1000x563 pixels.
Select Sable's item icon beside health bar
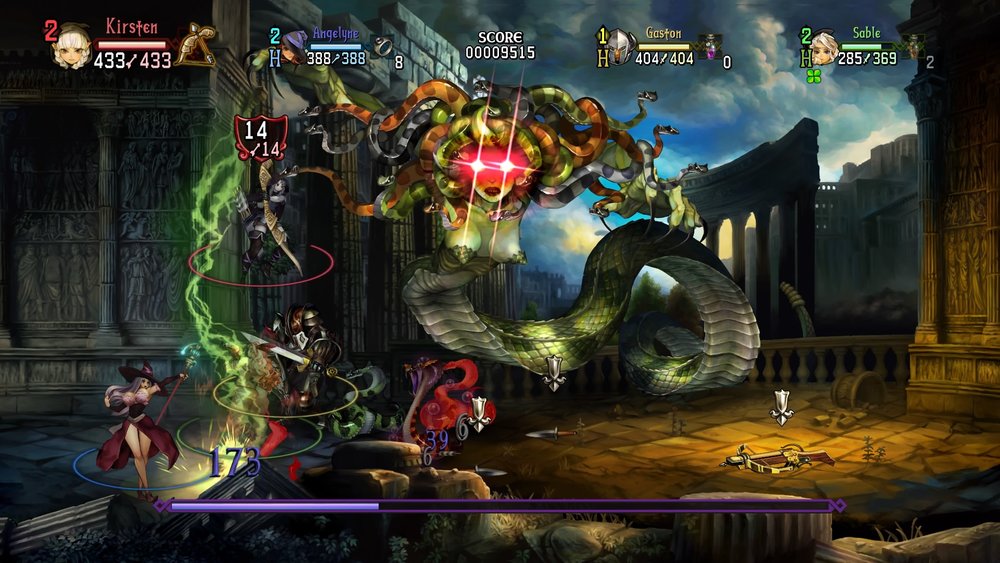point(913,45)
